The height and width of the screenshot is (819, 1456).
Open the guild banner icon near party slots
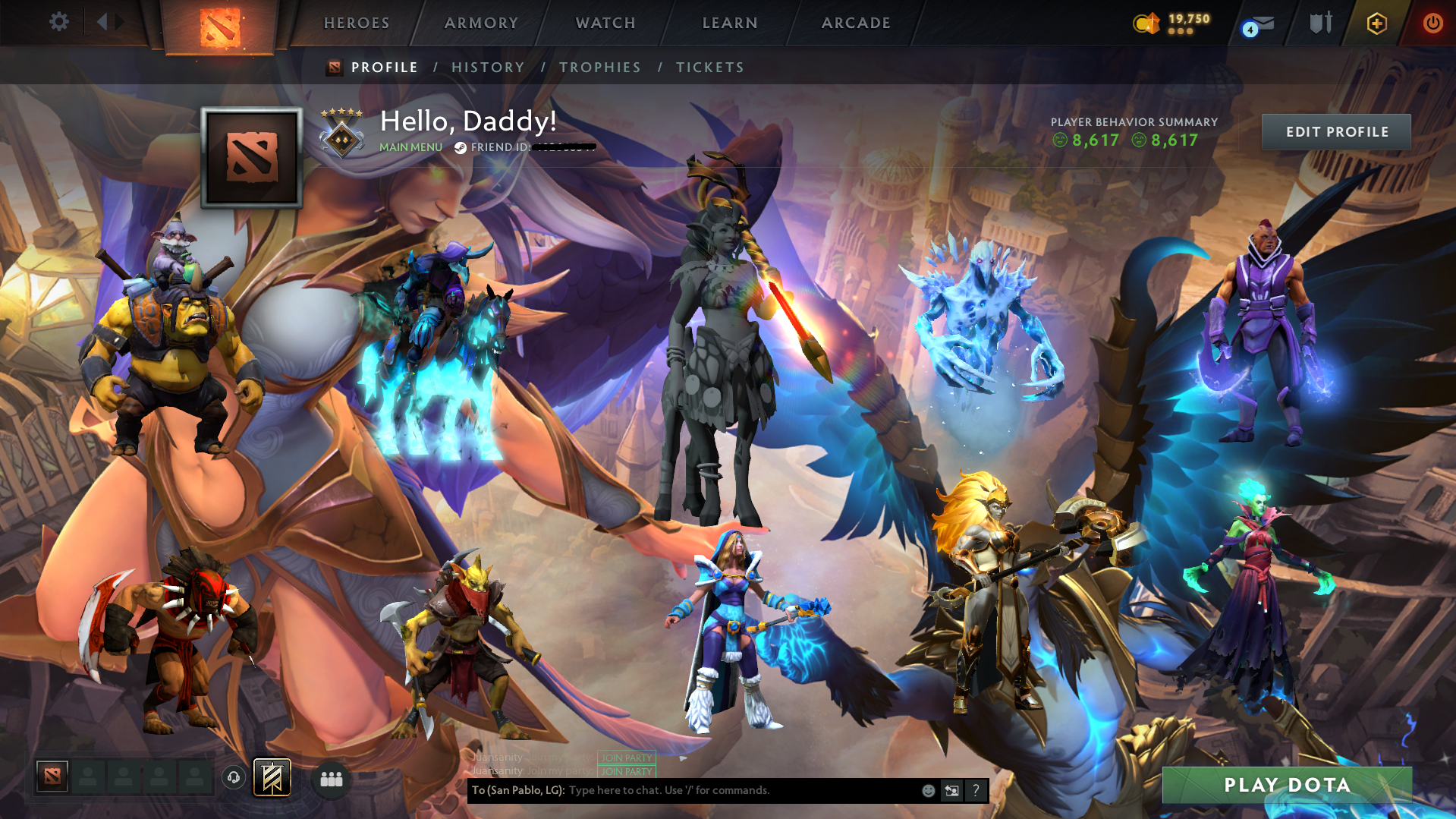point(272,777)
